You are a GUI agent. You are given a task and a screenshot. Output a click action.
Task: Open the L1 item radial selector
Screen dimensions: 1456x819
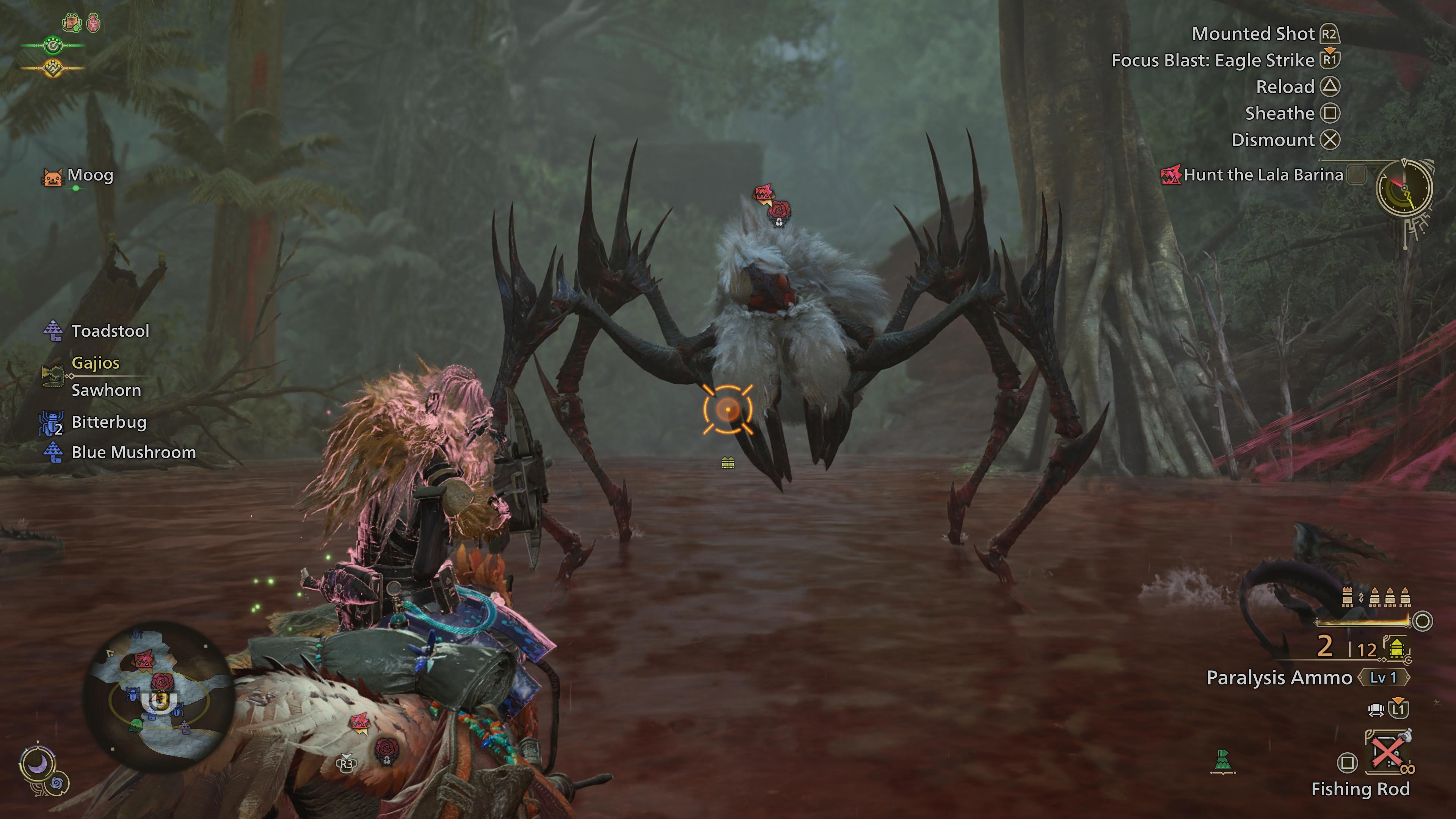(1398, 709)
